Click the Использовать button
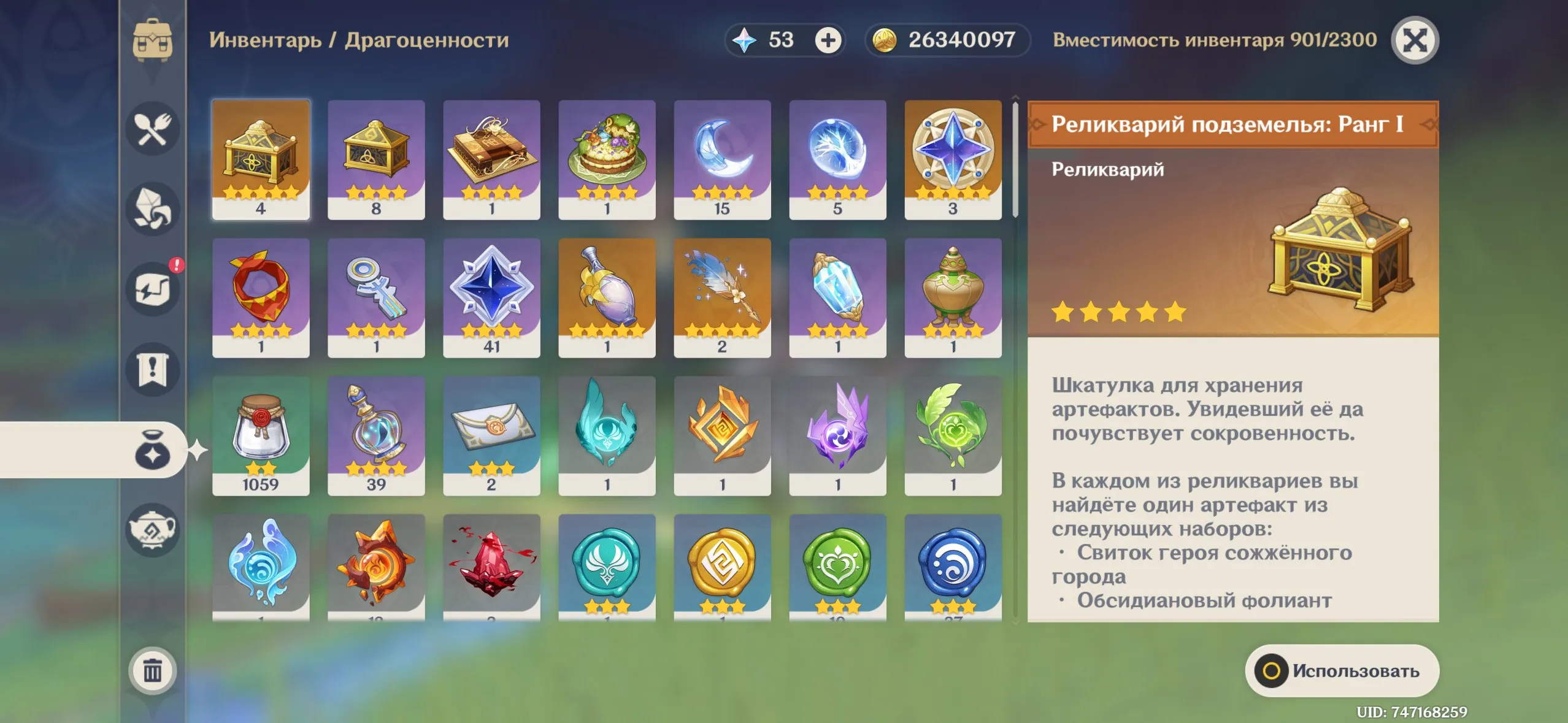1568x723 pixels. [x=1342, y=670]
